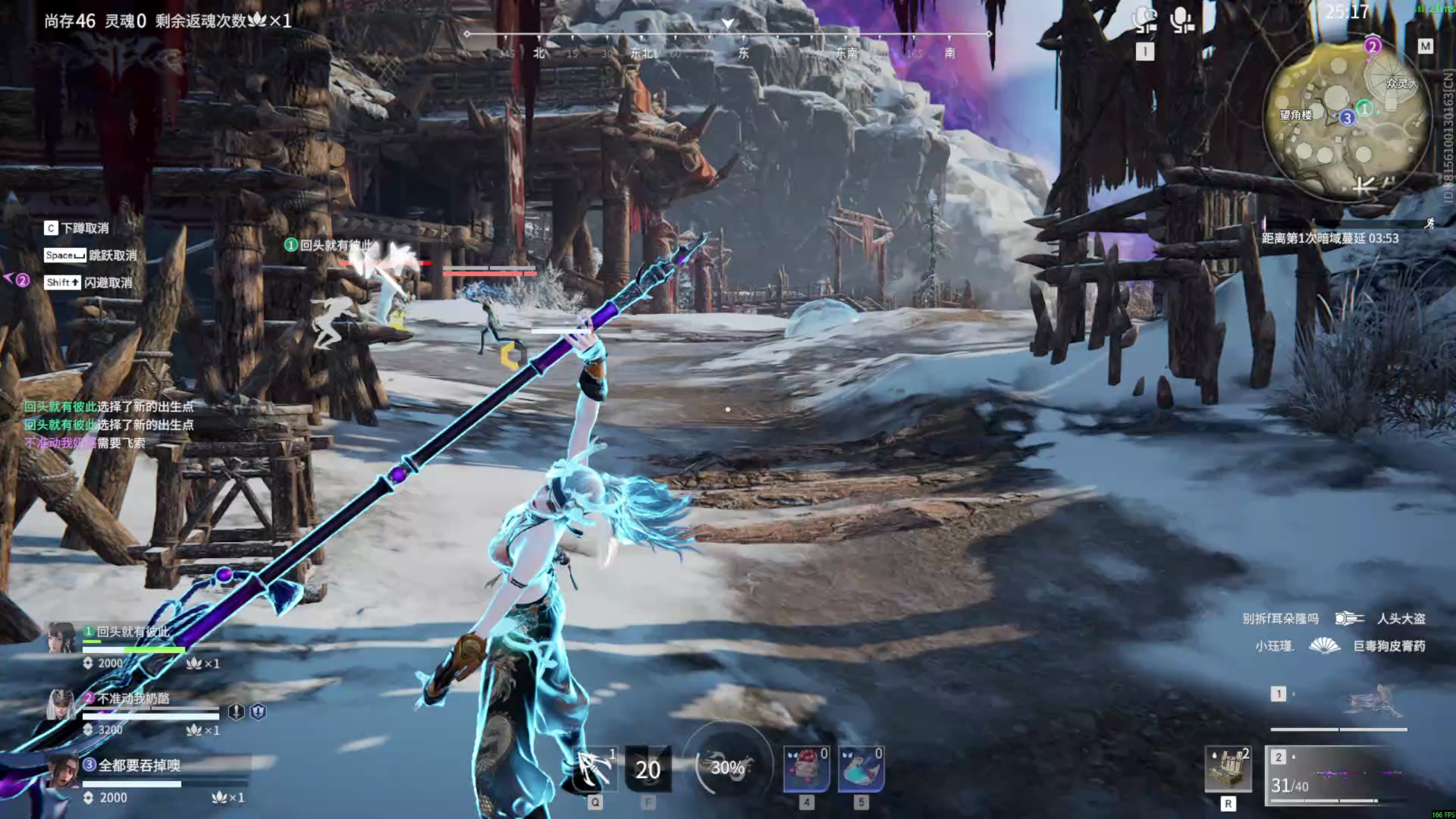This screenshot has width=1456, height=819.
Task: Select teammate 回头就有彼此 portrait
Action: tap(61, 639)
